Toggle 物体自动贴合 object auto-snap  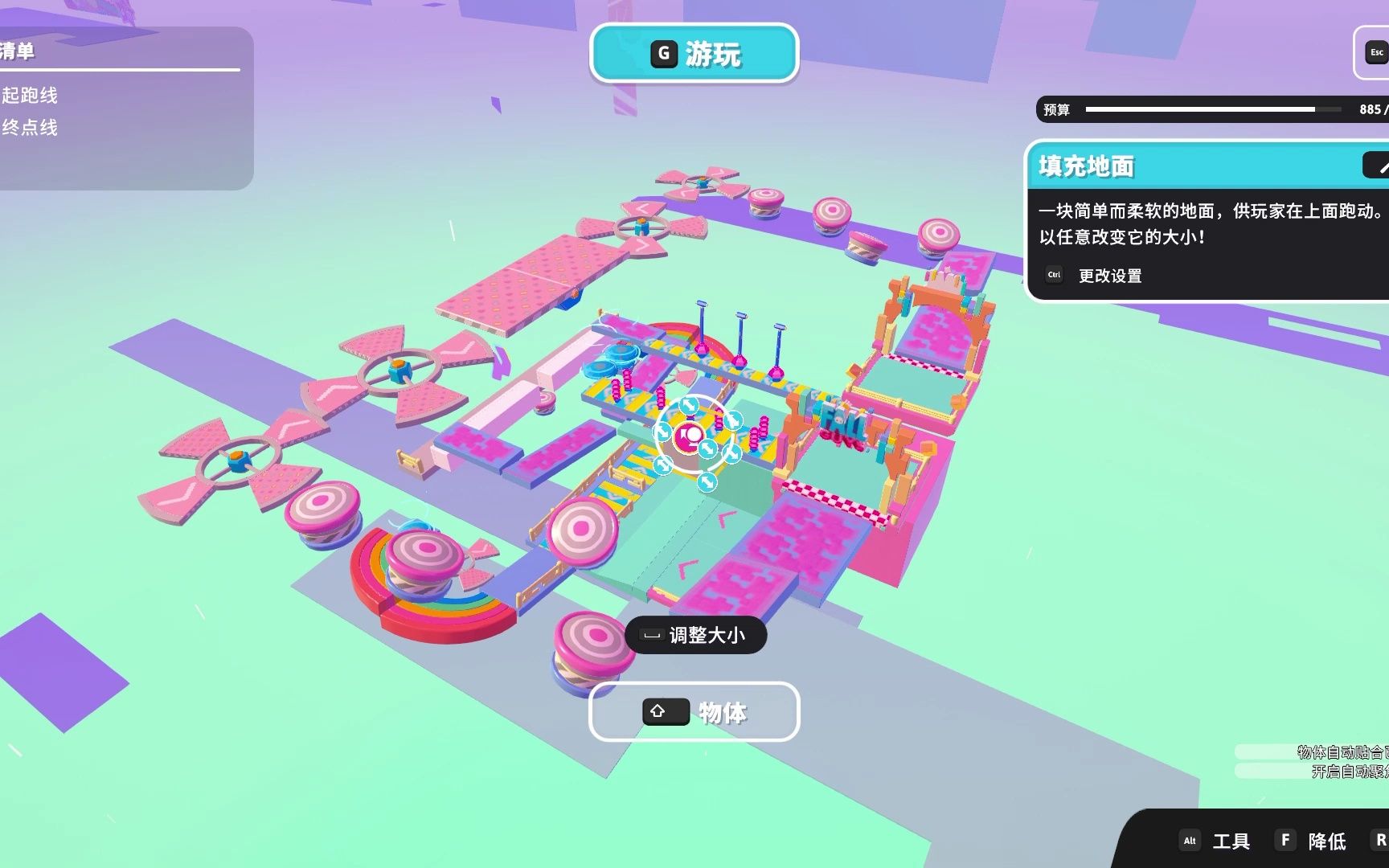click(x=1341, y=752)
